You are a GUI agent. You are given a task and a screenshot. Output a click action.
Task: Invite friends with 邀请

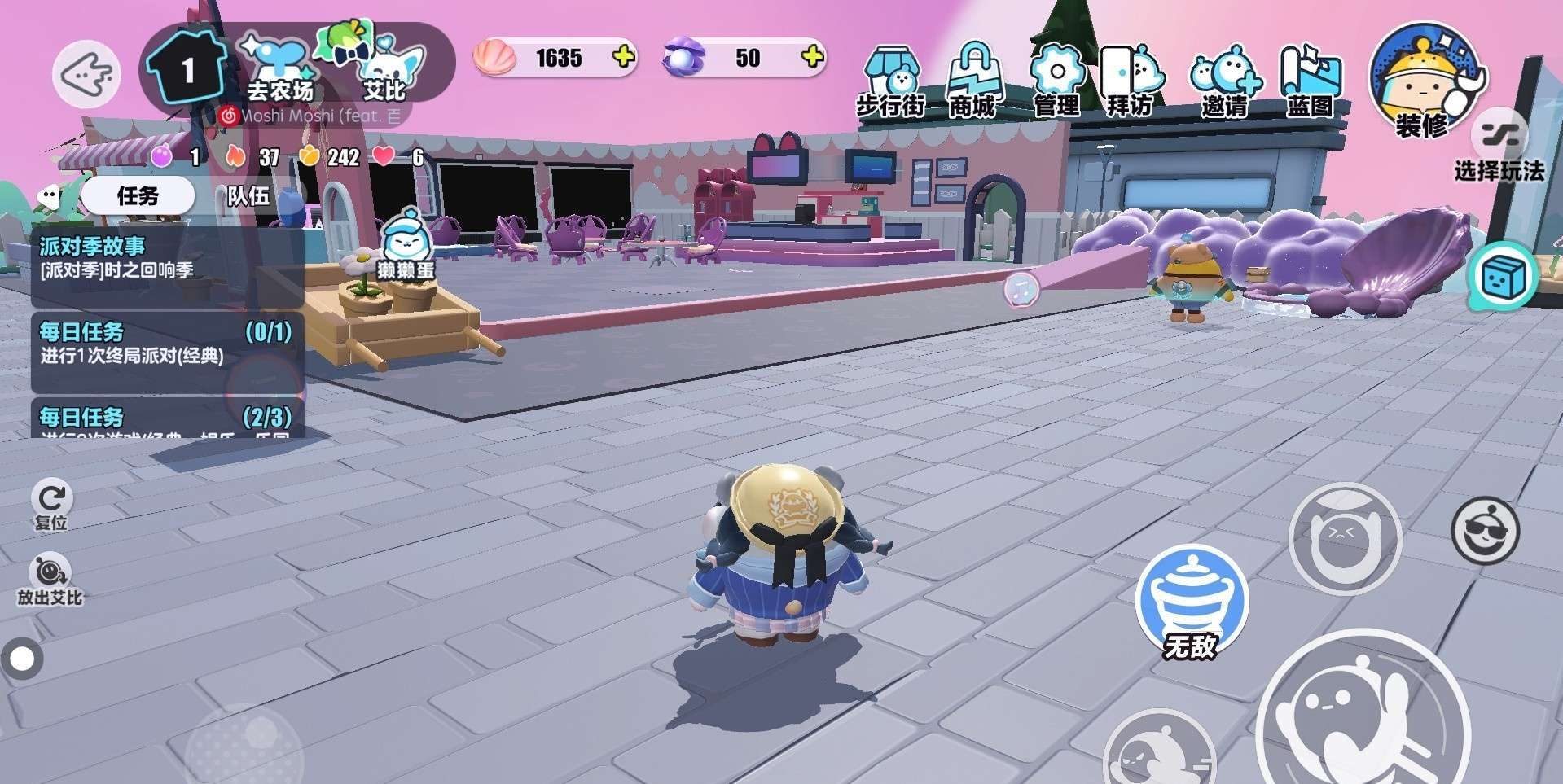tap(1224, 82)
